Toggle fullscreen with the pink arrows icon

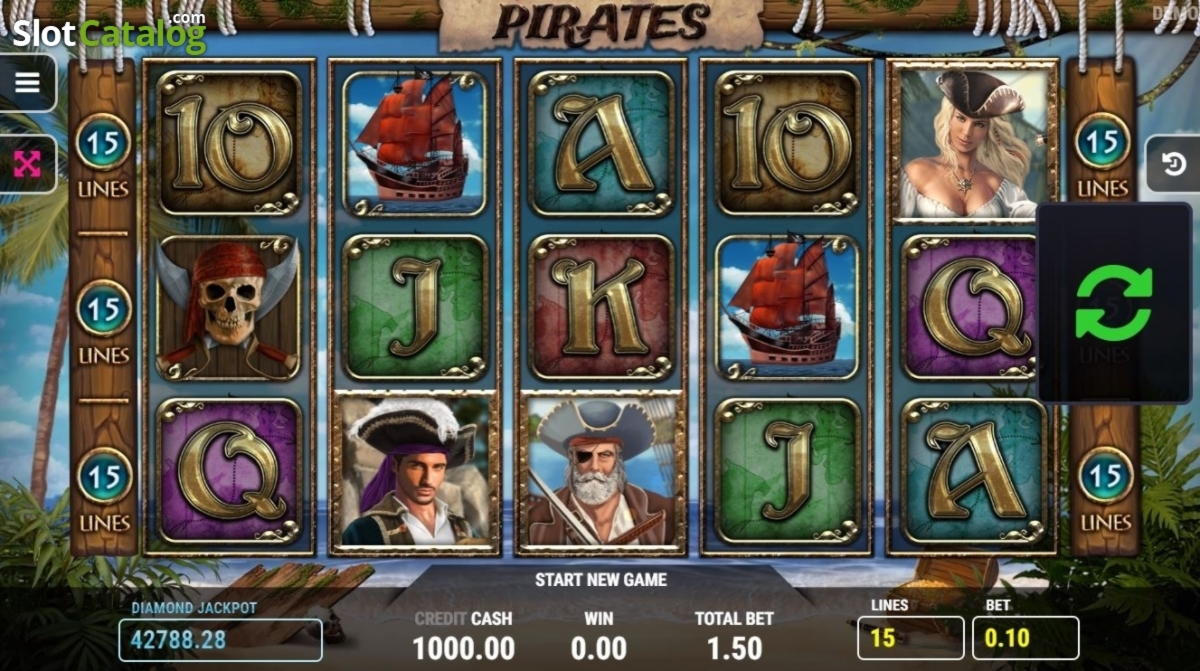(x=27, y=164)
